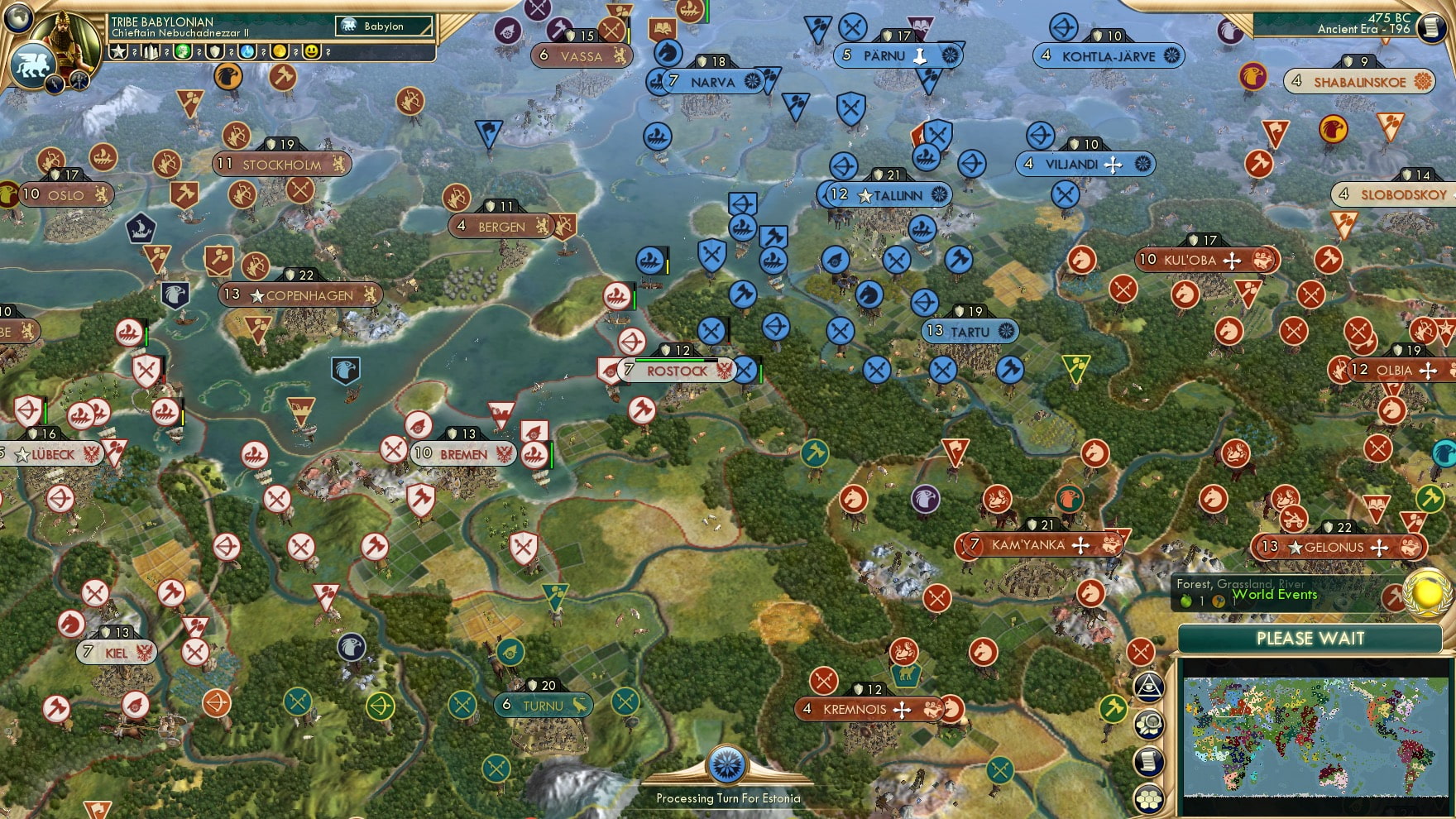
Task: Select the blue science flask icon
Action: pos(247,52)
